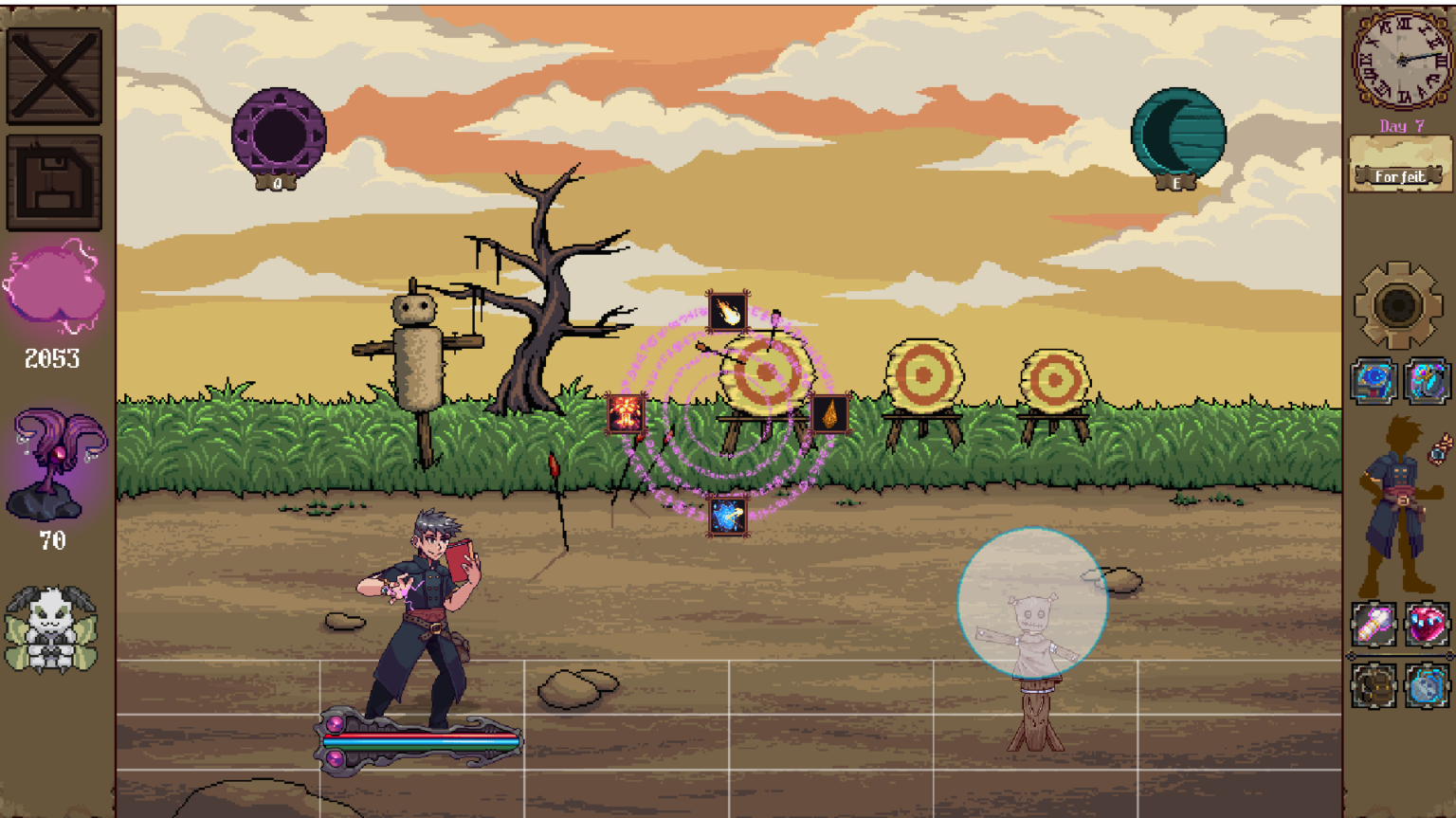Choose the pink slime equipment slot
Viewport: 1456px width, 818px height.
pyautogui.click(x=1427, y=625)
